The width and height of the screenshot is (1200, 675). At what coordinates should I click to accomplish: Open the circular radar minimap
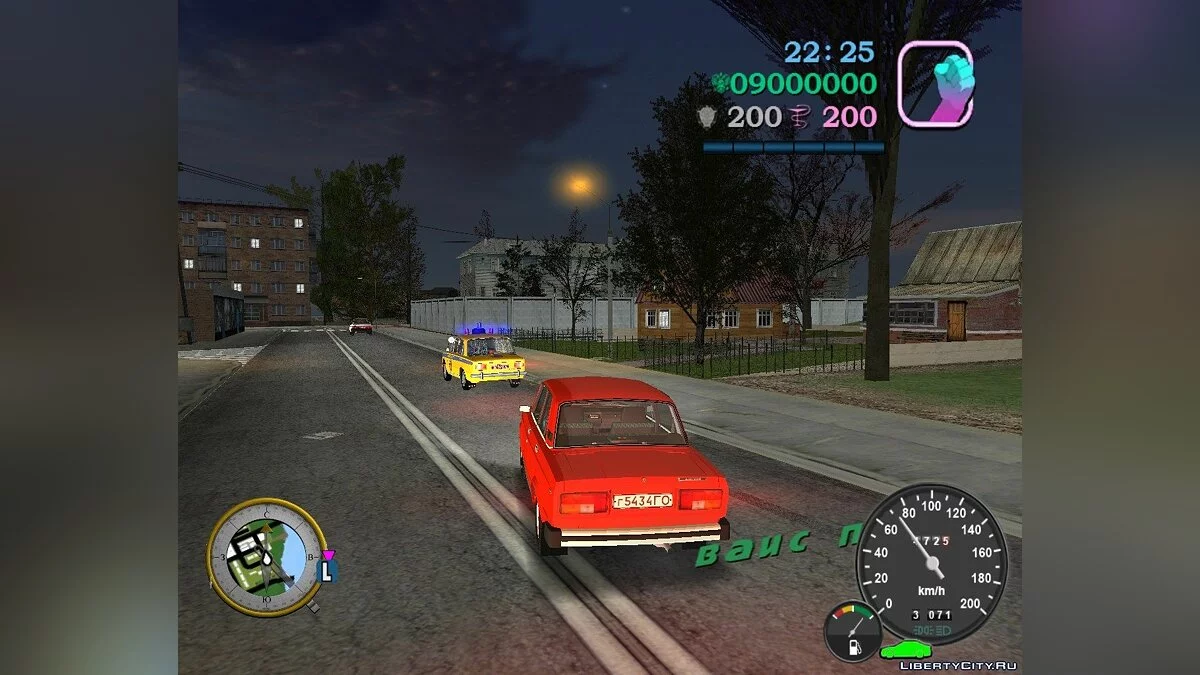pyautogui.click(x=265, y=556)
